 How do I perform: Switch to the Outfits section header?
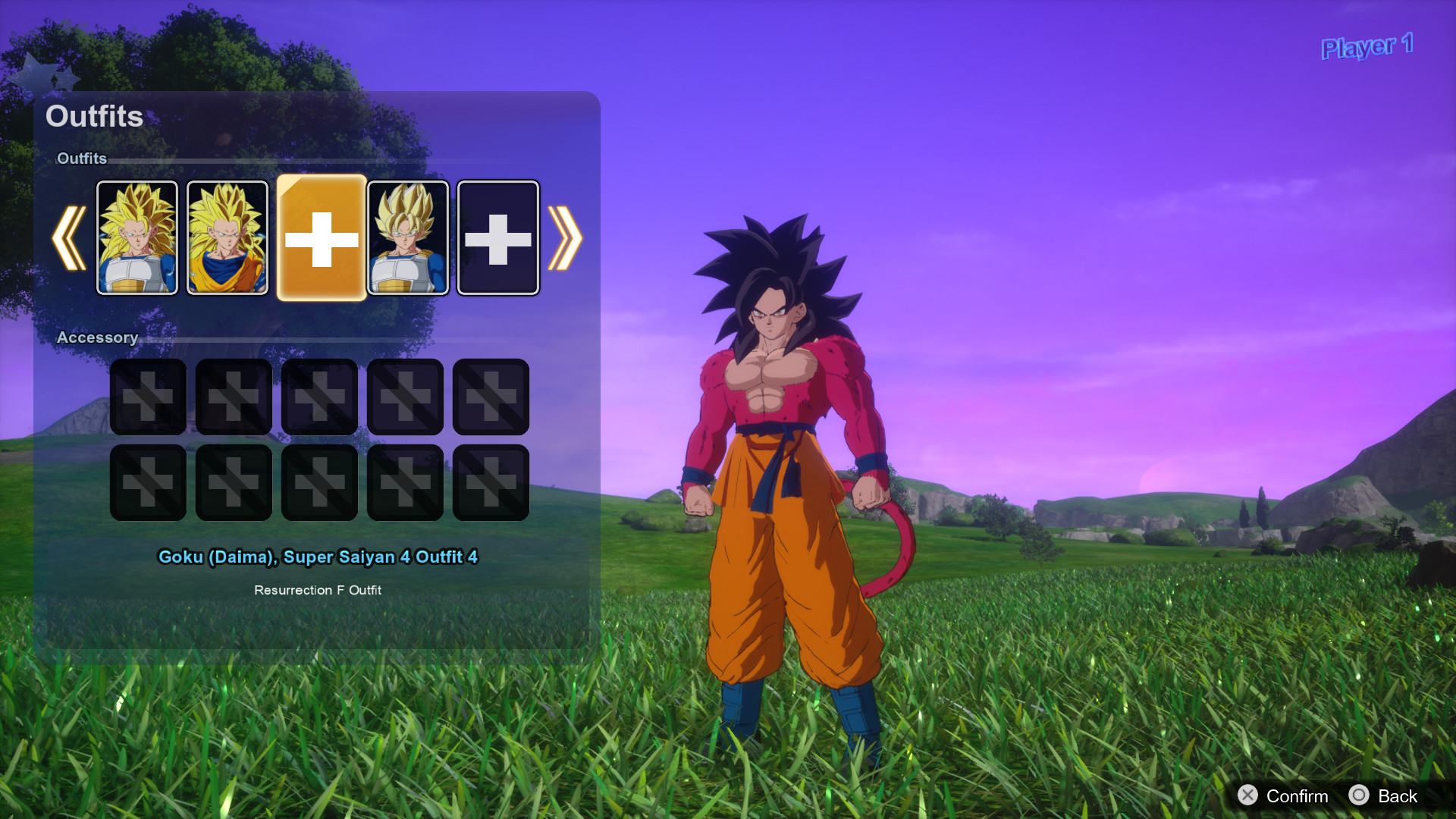click(83, 159)
